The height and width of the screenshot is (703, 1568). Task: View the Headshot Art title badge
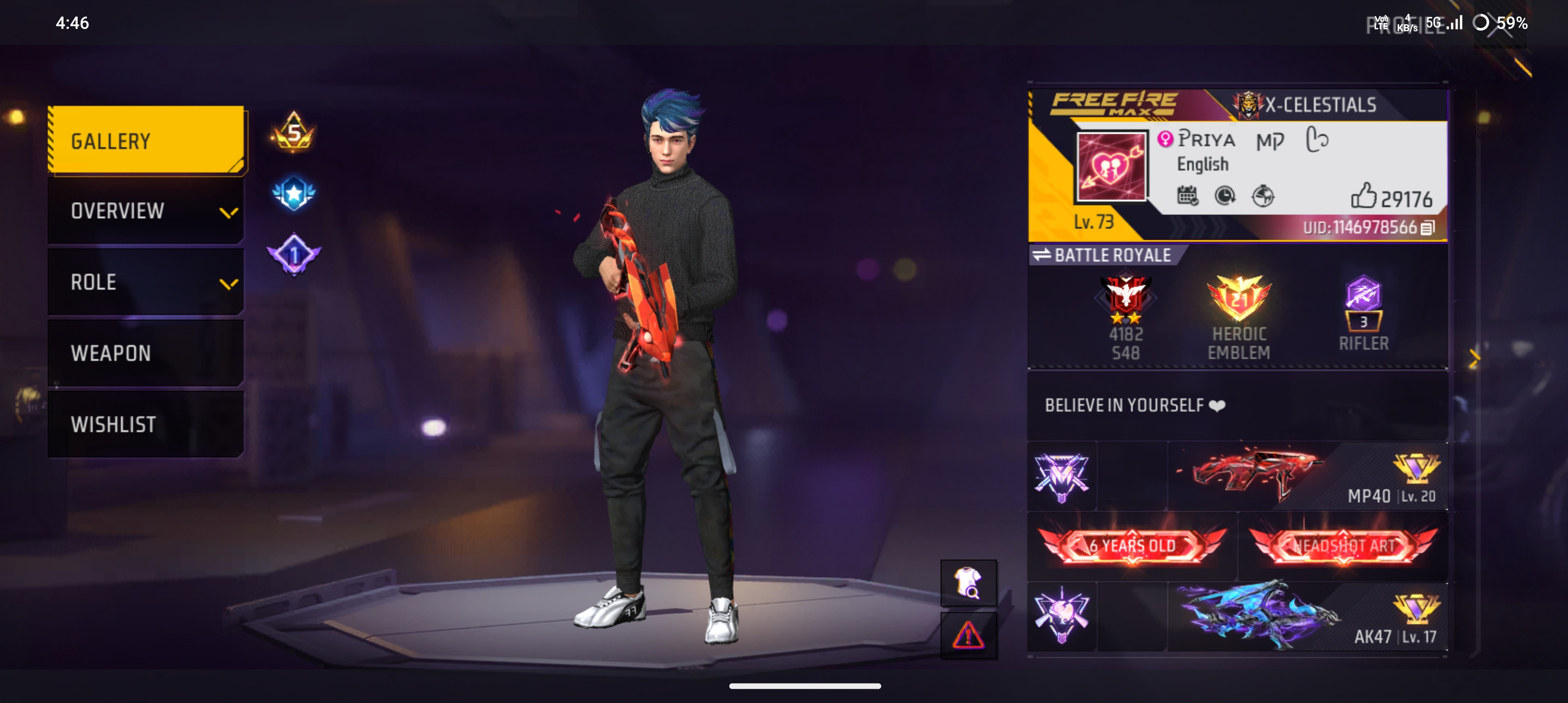point(1343,546)
